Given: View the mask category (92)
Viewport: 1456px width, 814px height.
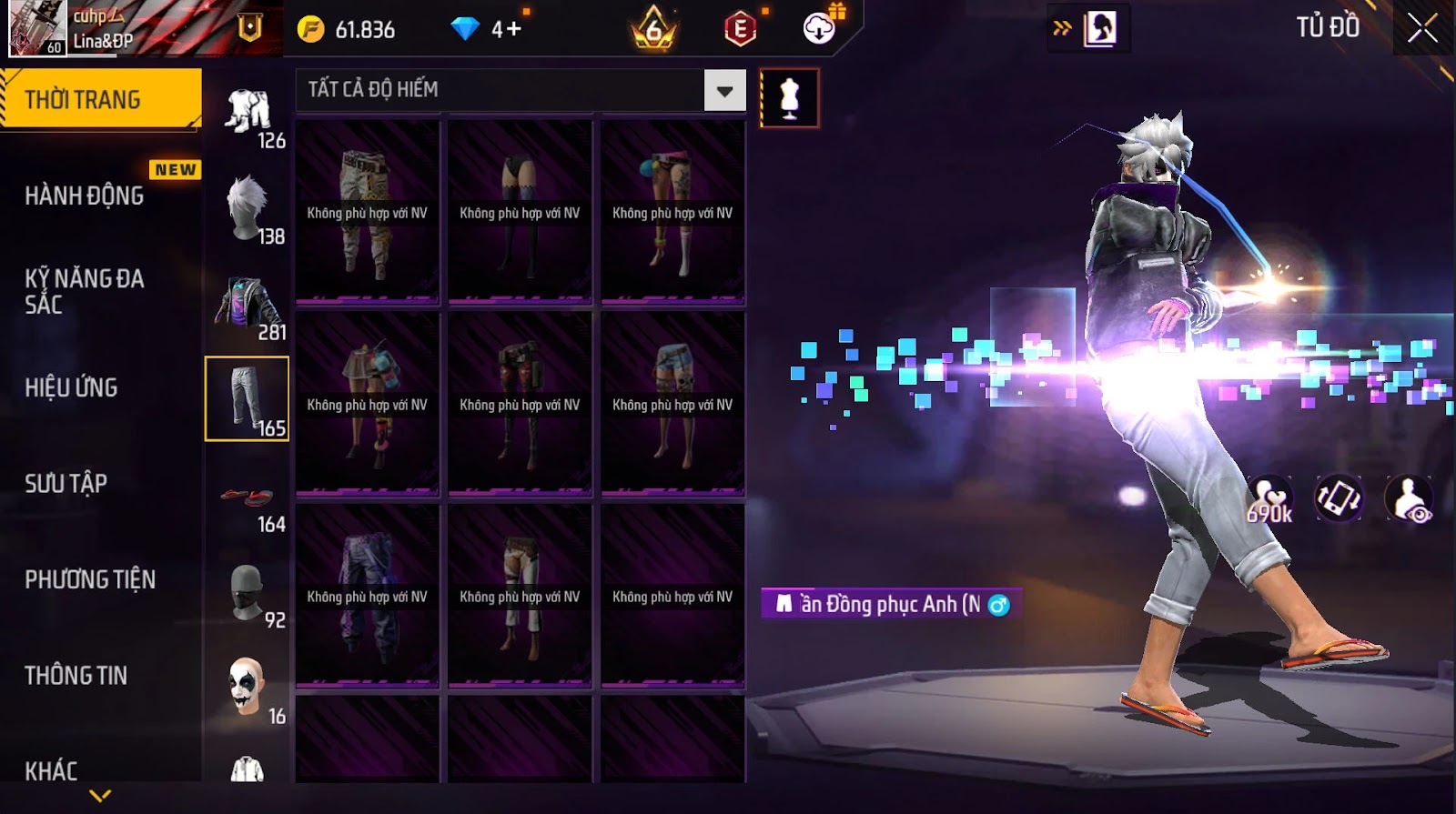Looking at the screenshot, I should (x=248, y=594).
